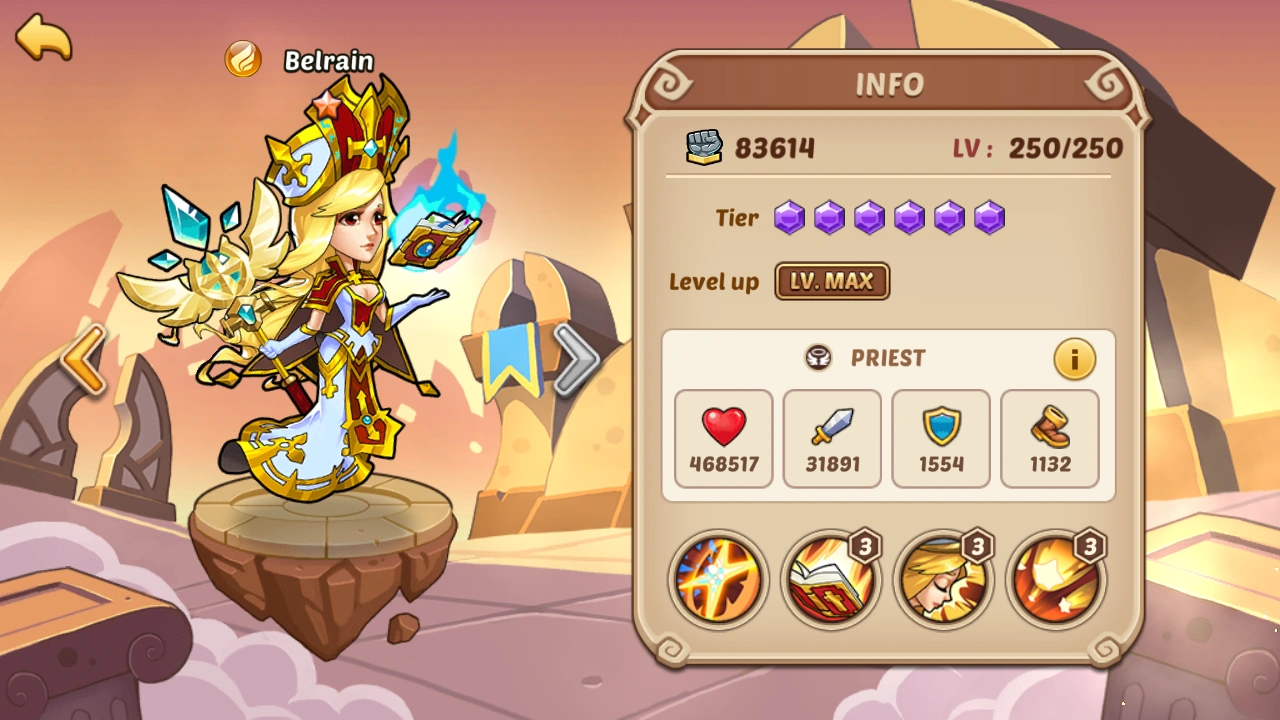The height and width of the screenshot is (720, 1280).
Task: Select Belrain's first skill icon
Action: click(x=718, y=581)
